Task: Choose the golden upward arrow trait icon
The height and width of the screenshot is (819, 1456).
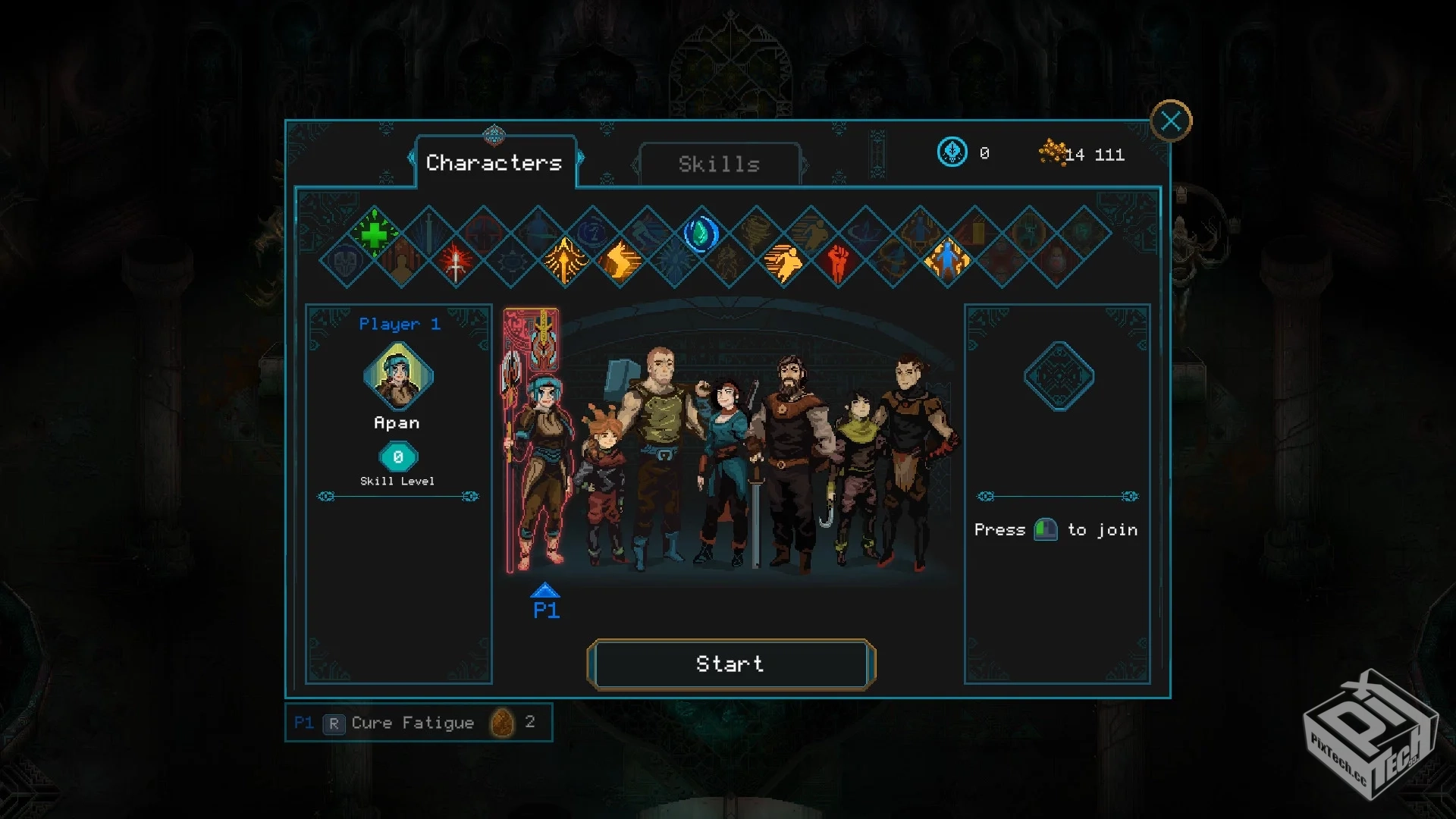Action: (565, 261)
